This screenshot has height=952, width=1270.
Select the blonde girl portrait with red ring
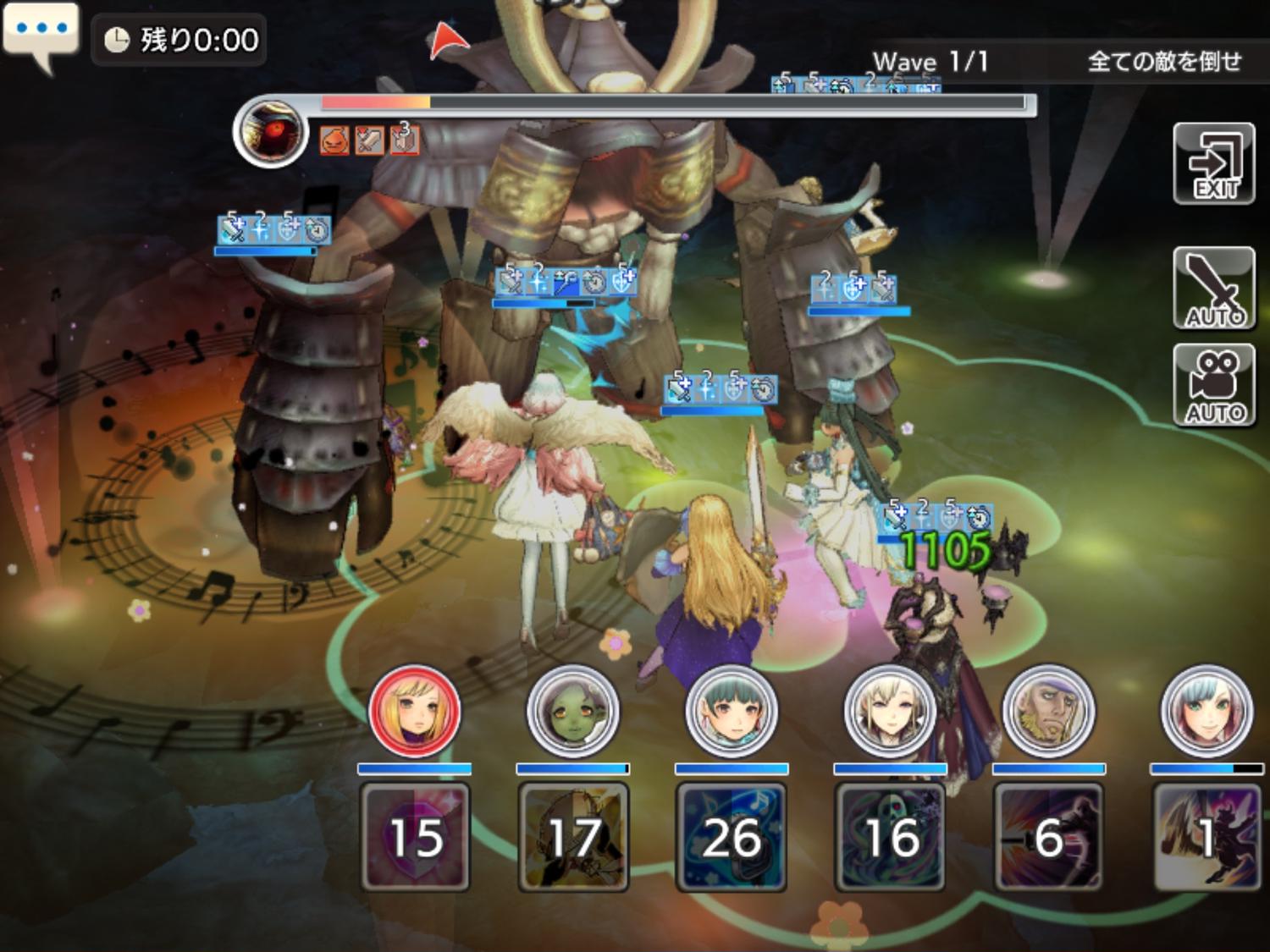pos(414,711)
